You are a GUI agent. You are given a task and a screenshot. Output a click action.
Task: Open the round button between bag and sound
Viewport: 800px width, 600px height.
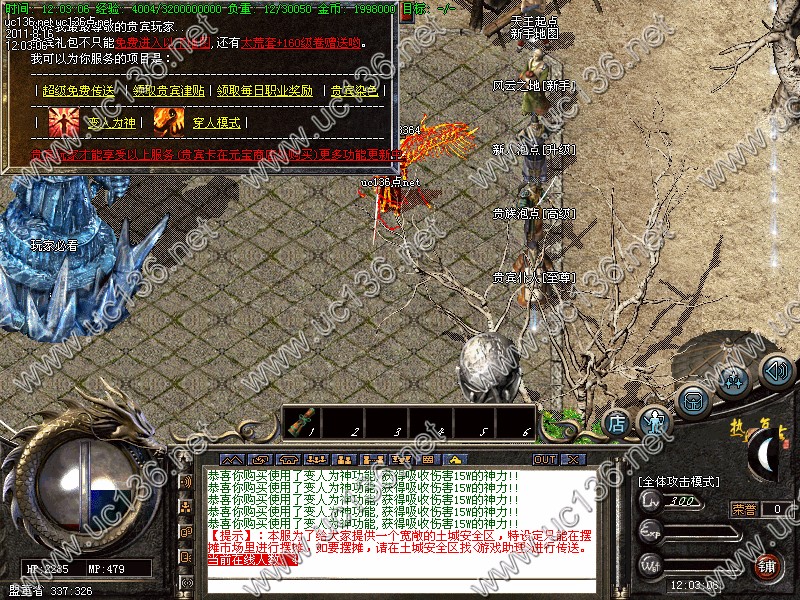click(733, 380)
